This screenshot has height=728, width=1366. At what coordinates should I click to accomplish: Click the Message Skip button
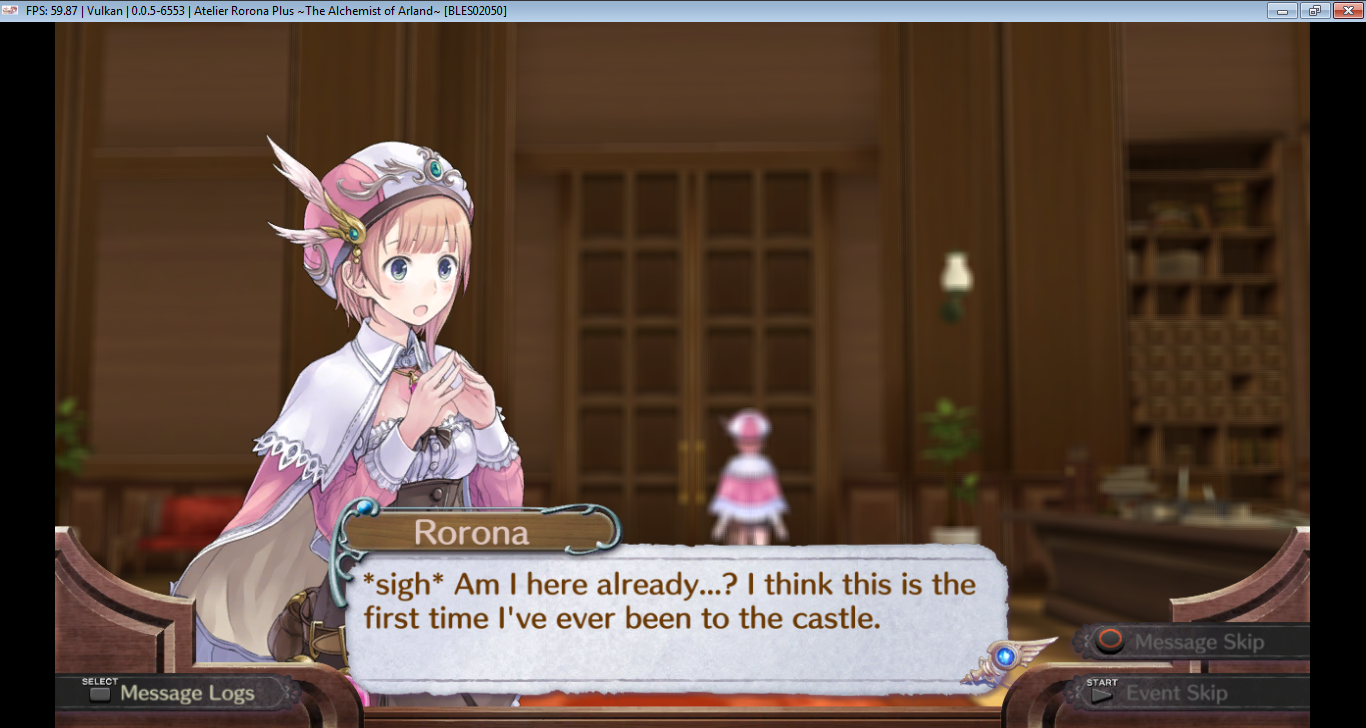(x=1190, y=643)
